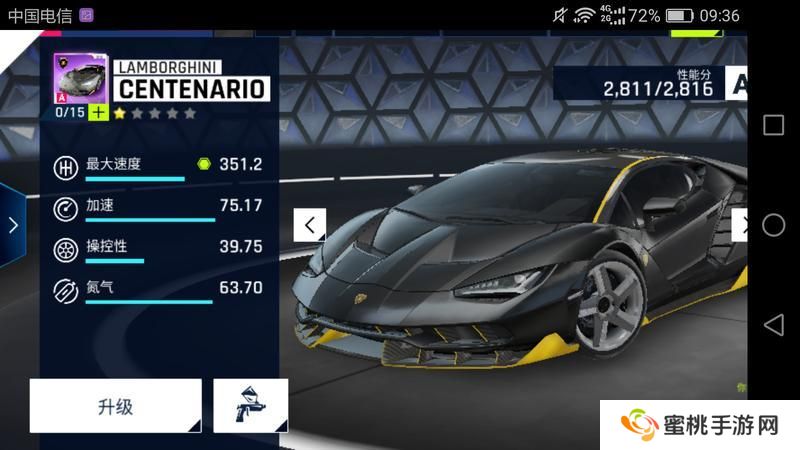The image size is (800, 450).
Task: Select the Centenario car card thumbnail
Action: (80, 78)
